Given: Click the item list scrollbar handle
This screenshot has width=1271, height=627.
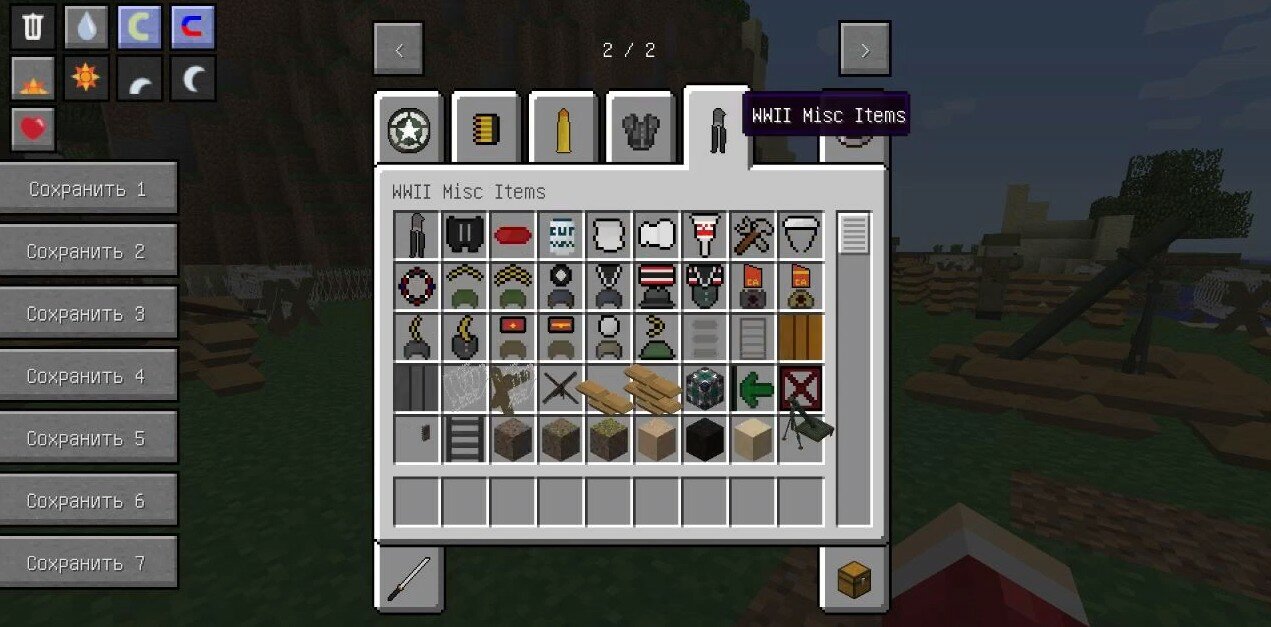Looking at the screenshot, I should coord(854,234).
